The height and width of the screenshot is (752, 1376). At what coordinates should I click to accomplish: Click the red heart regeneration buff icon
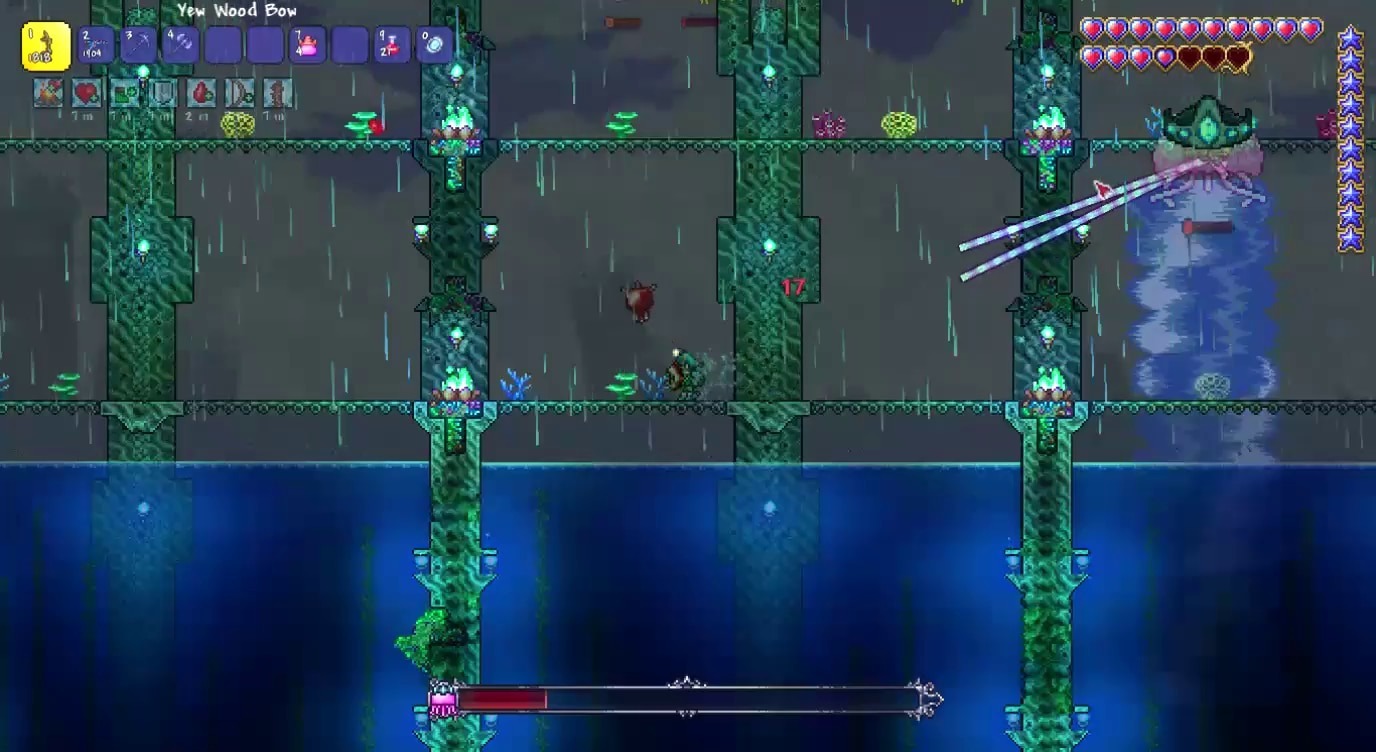pyautogui.click(x=86, y=93)
